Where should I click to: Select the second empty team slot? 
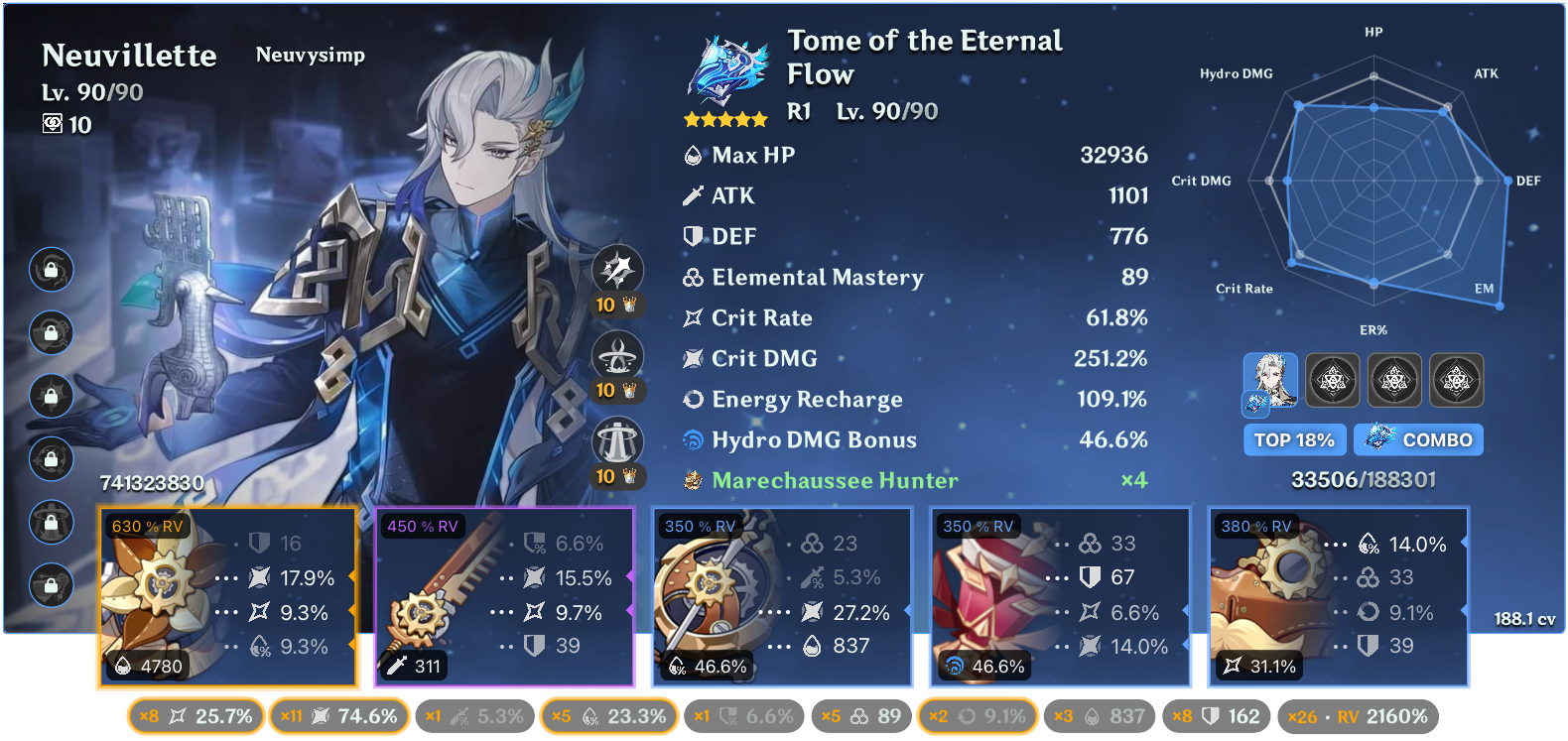pos(1333,380)
